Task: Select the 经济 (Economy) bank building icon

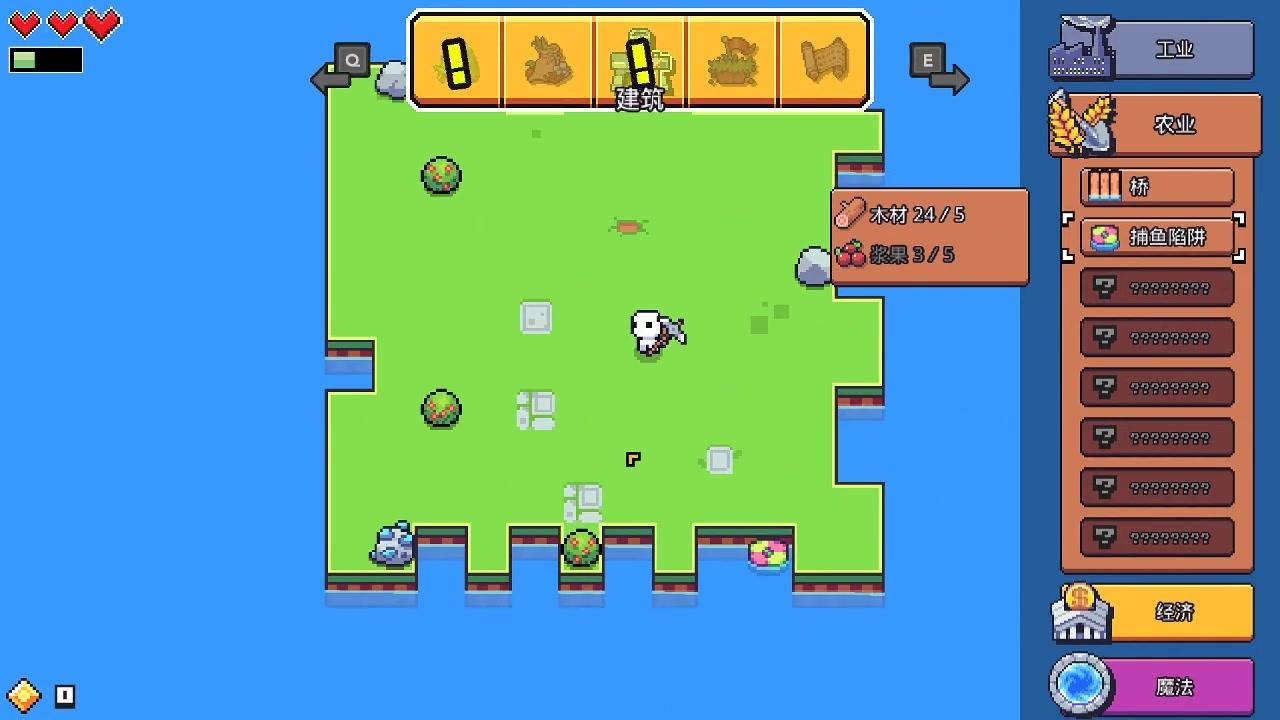Action: point(1083,610)
